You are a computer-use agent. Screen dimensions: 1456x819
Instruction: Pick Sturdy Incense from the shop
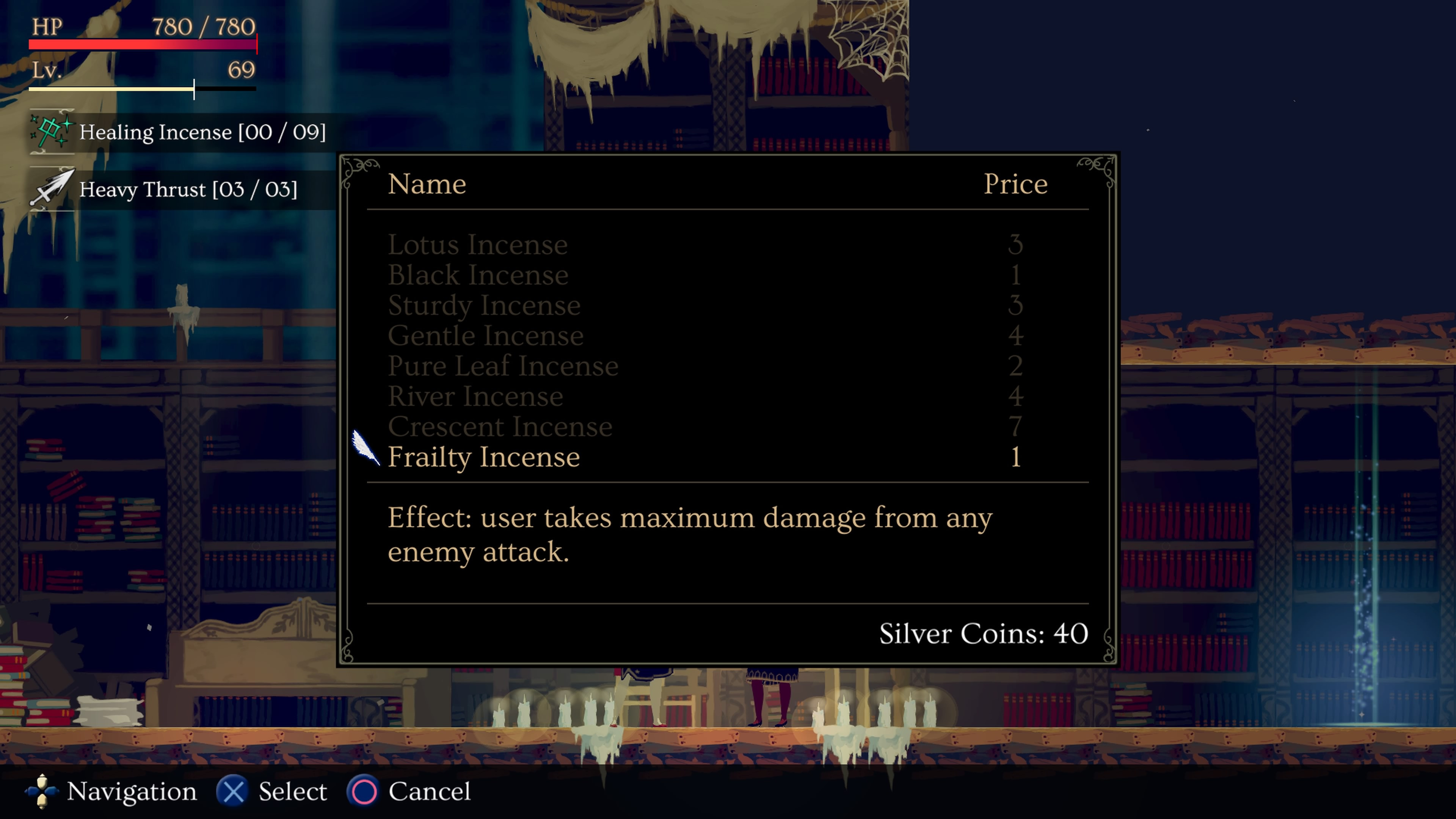(484, 306)
